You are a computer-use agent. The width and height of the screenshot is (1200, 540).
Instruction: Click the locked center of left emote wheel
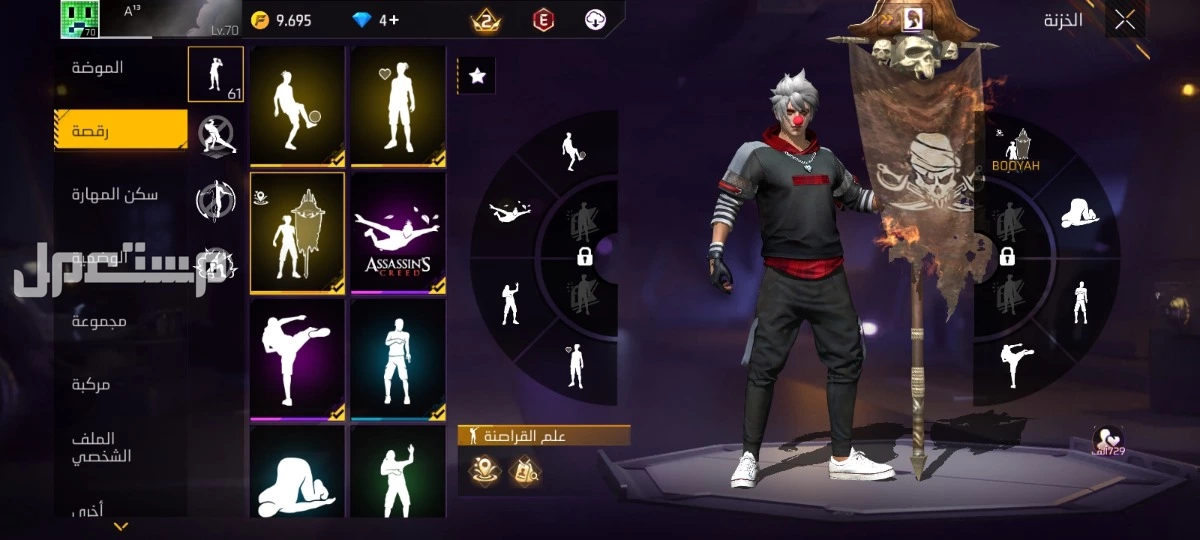[585, 257]
